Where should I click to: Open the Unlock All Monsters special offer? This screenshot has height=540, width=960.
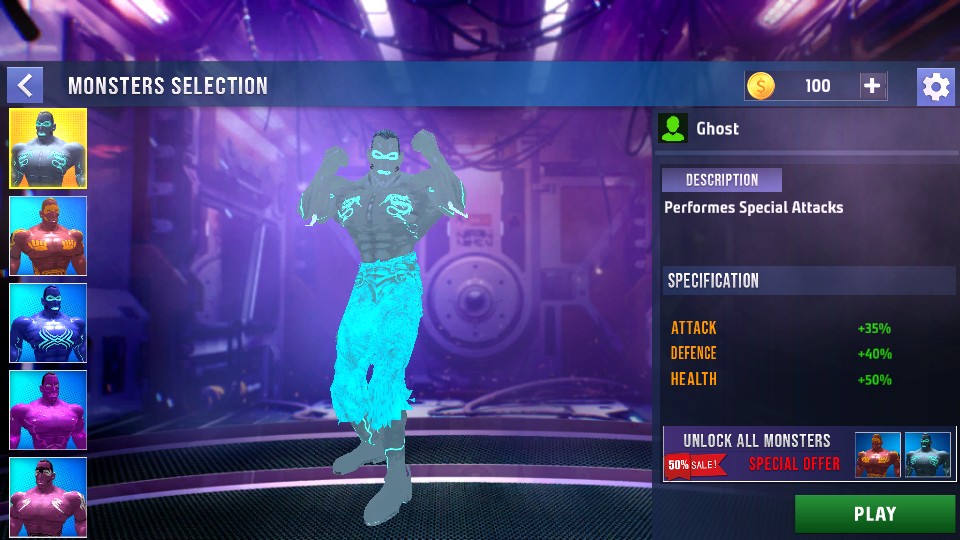[809, 453]
